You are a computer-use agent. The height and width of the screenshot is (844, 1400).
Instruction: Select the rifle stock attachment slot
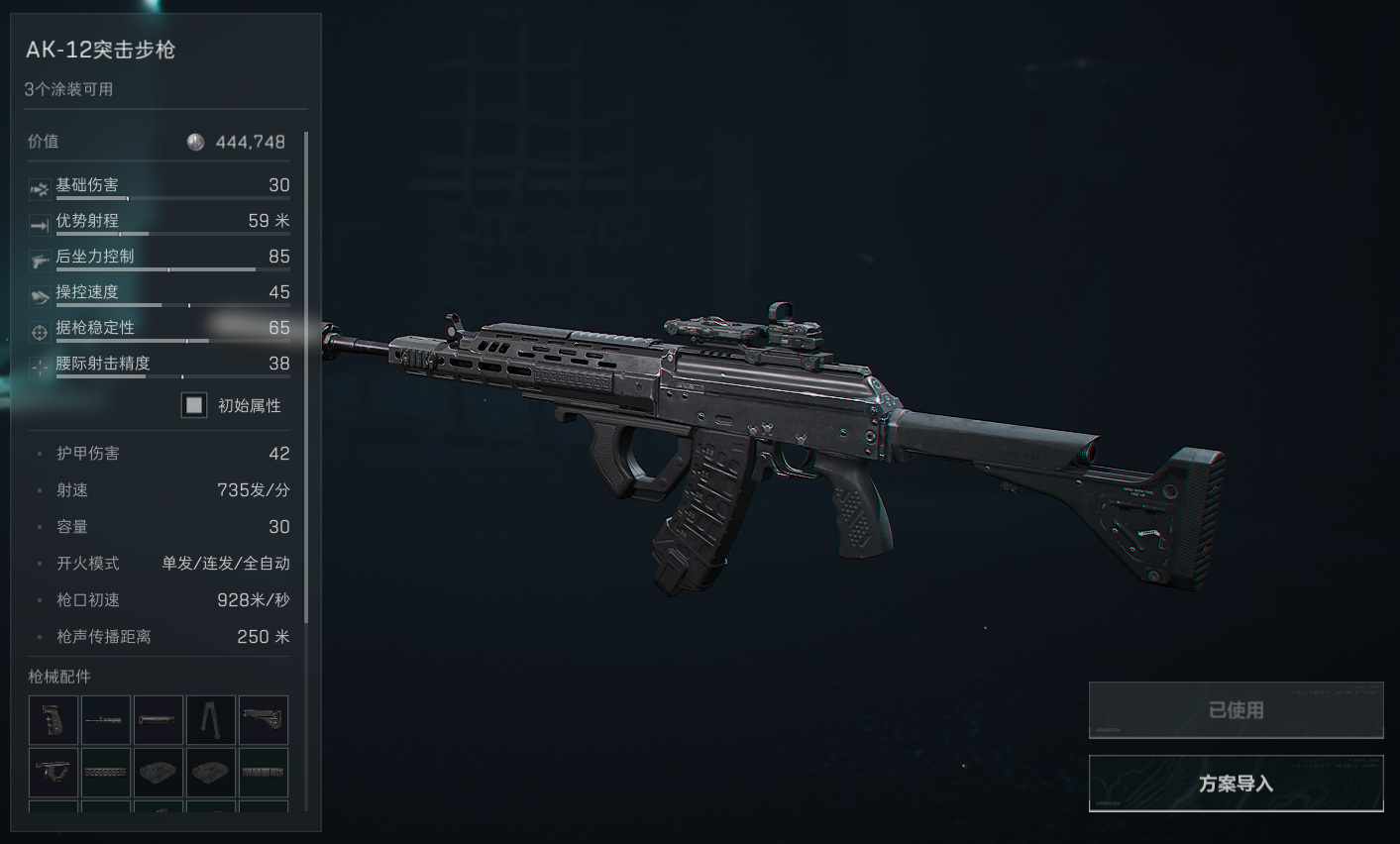[x=263, y=720]
